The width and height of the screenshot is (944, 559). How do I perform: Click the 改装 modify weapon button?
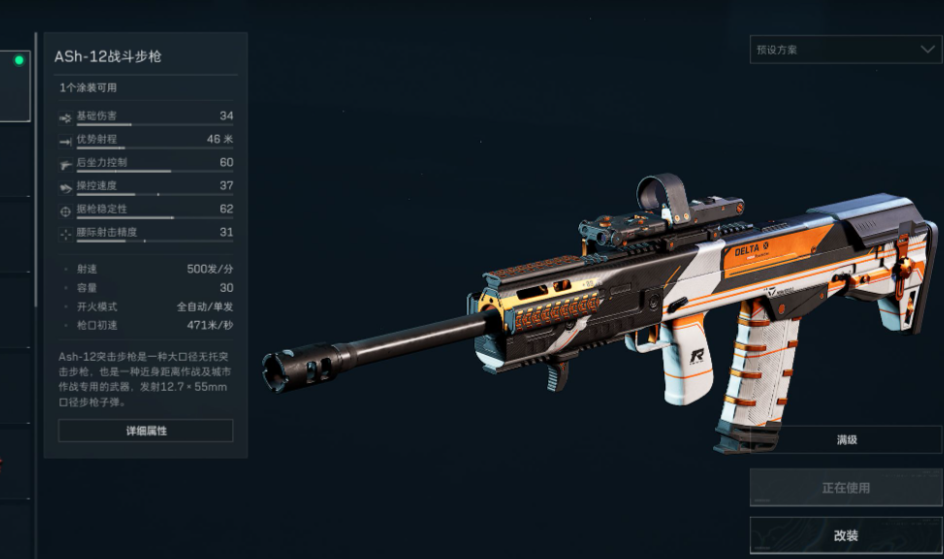(x=845, y=536)
